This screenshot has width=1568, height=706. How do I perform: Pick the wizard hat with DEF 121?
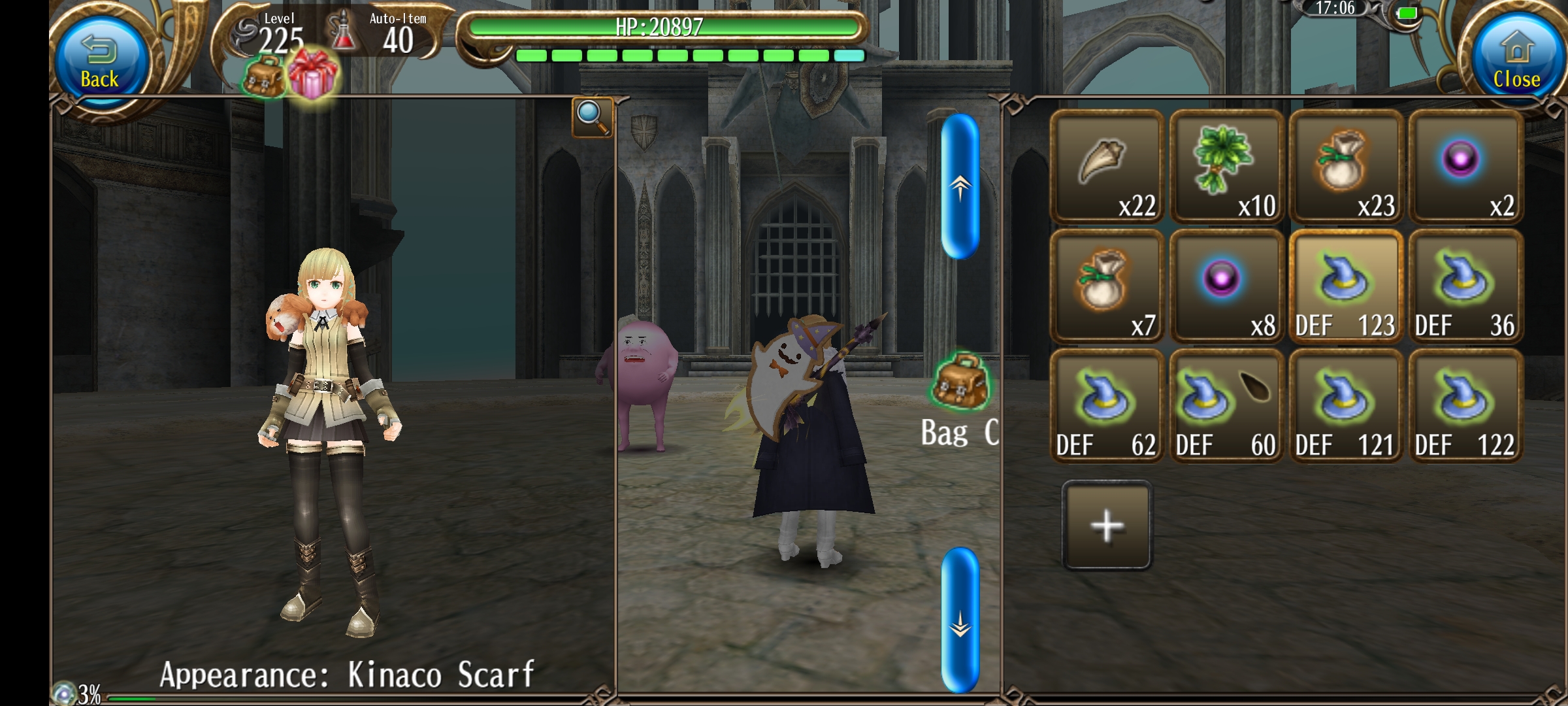pos(1346,406)
